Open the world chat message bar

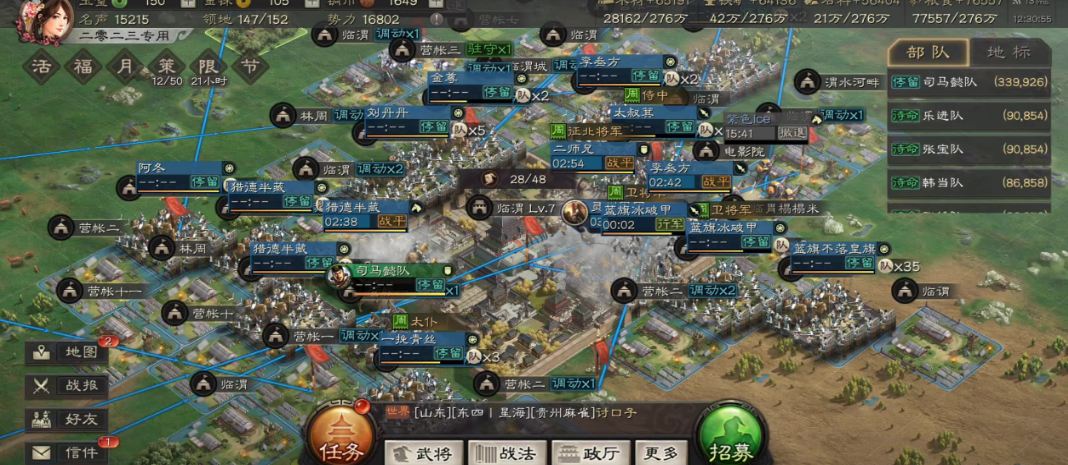tap(520, 413)
